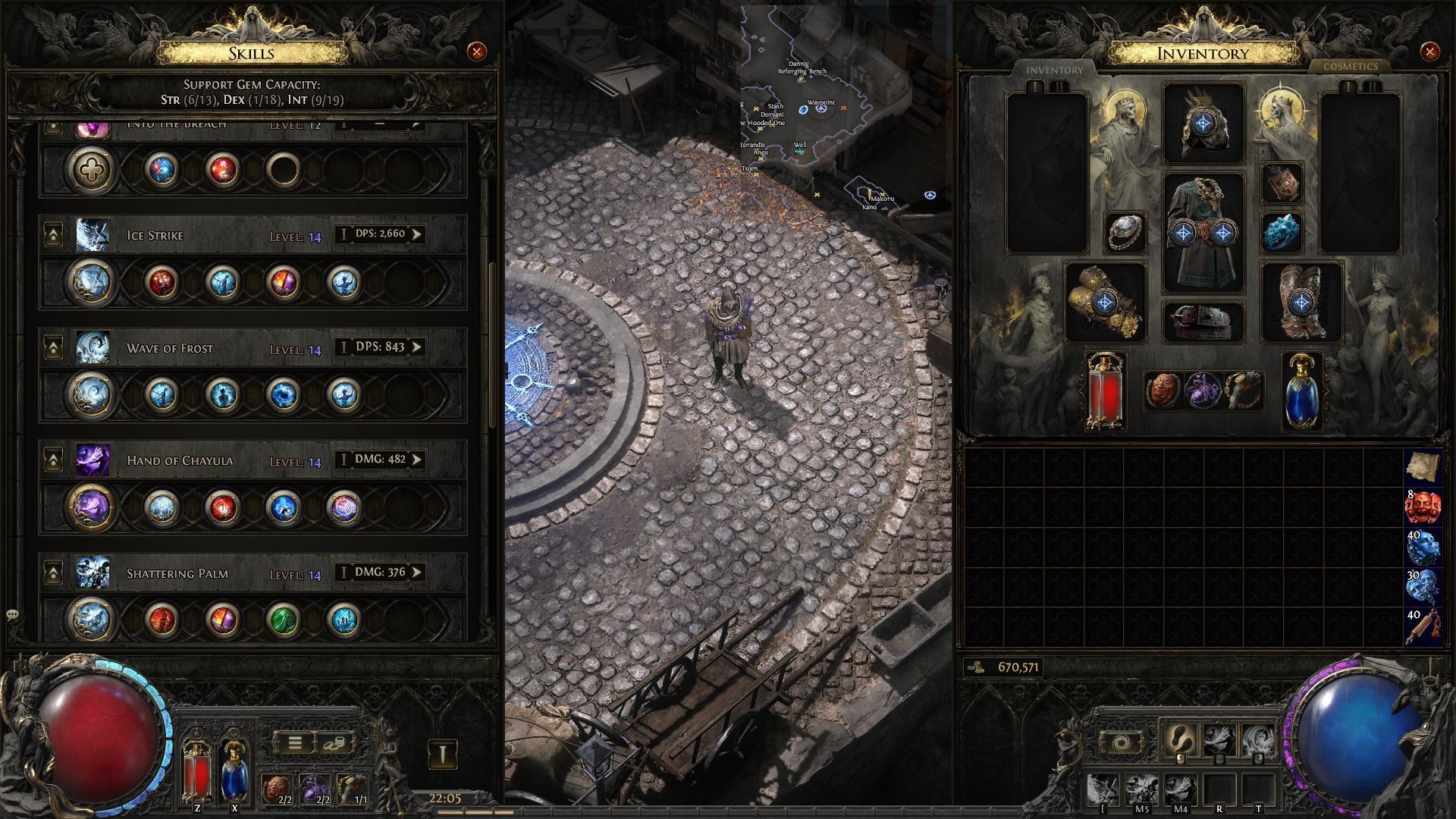Select the equipped belt
This screenshot has width=1456, height=819.
click(x=1203, y=321)
